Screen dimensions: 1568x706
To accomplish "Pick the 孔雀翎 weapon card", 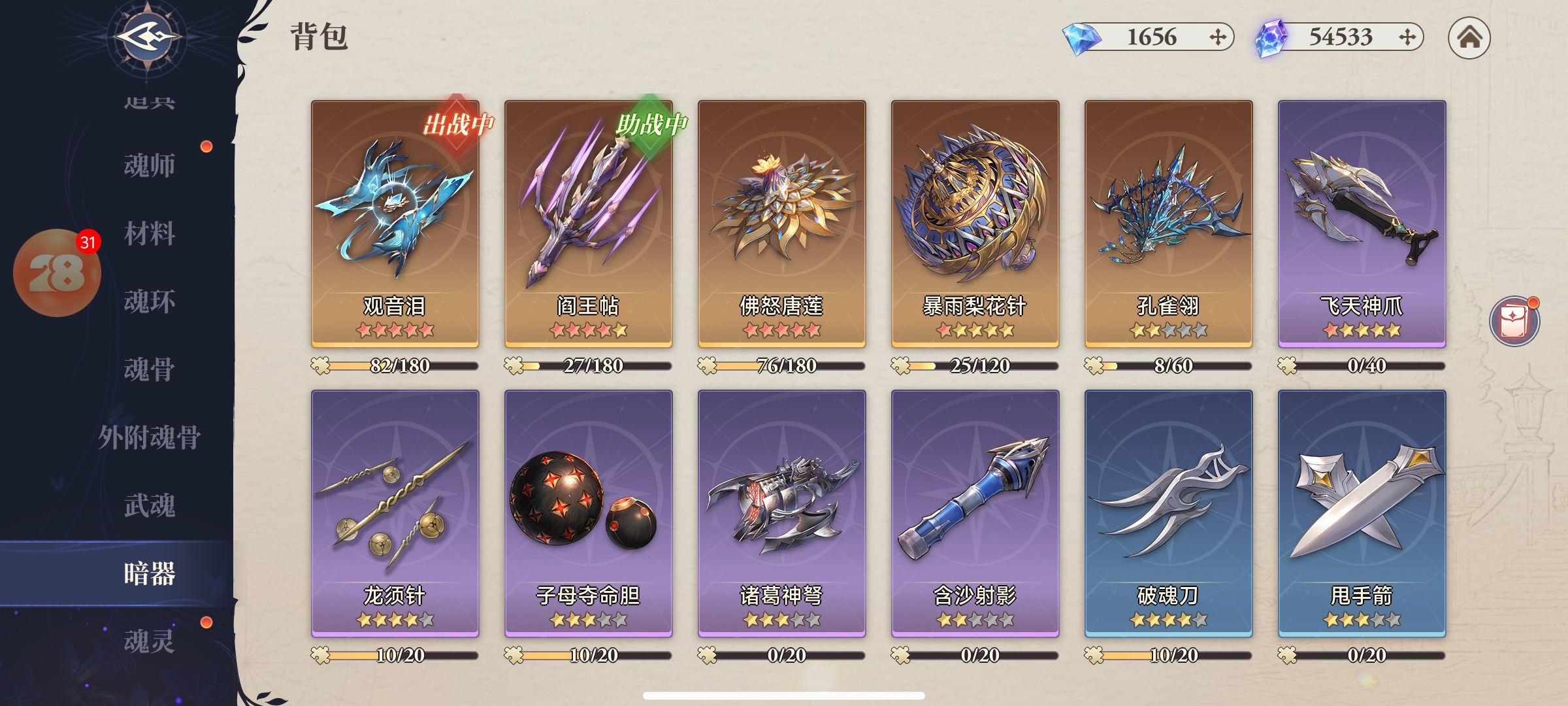I will click(1168, 222).
